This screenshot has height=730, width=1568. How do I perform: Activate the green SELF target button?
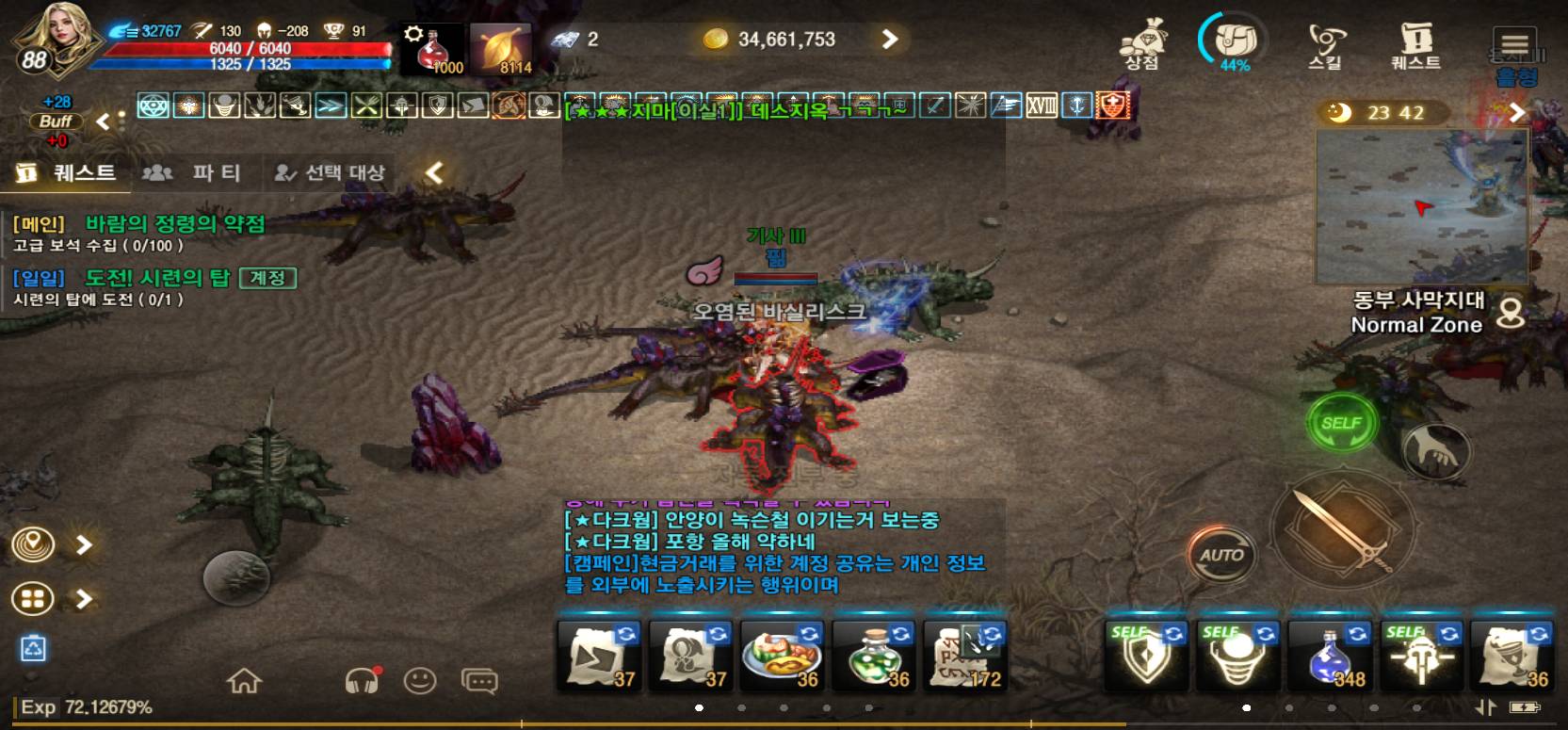[1341, 424]
